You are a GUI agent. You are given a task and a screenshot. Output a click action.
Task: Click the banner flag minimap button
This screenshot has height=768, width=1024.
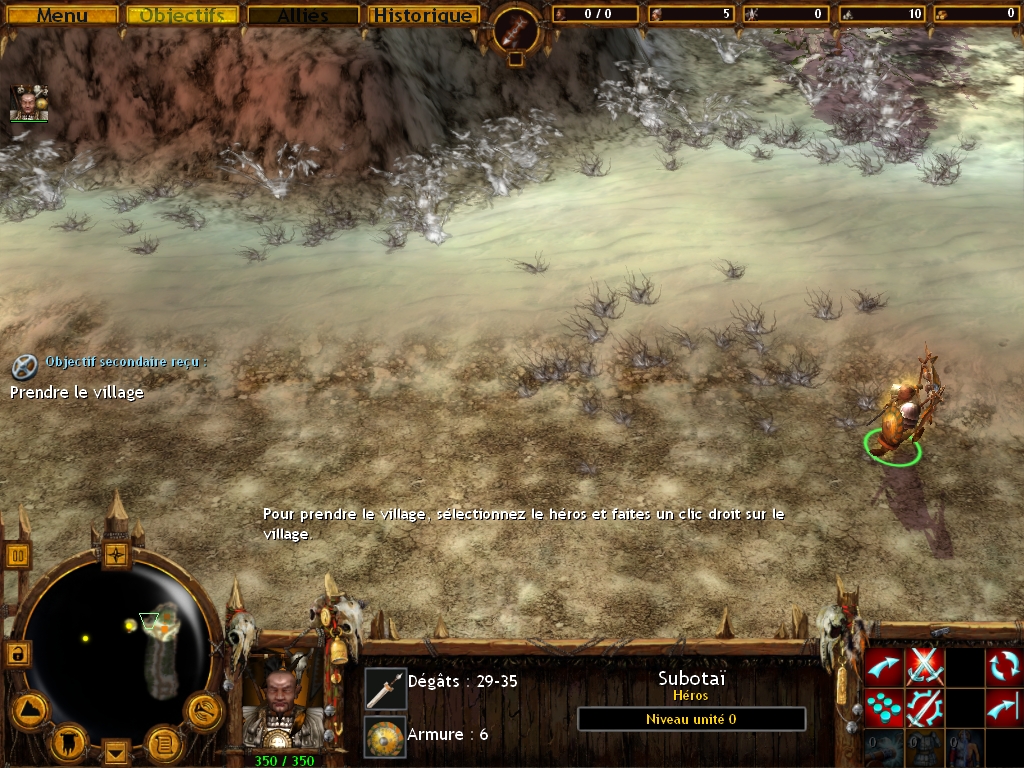pyautogui.click(x=69, y=742)
